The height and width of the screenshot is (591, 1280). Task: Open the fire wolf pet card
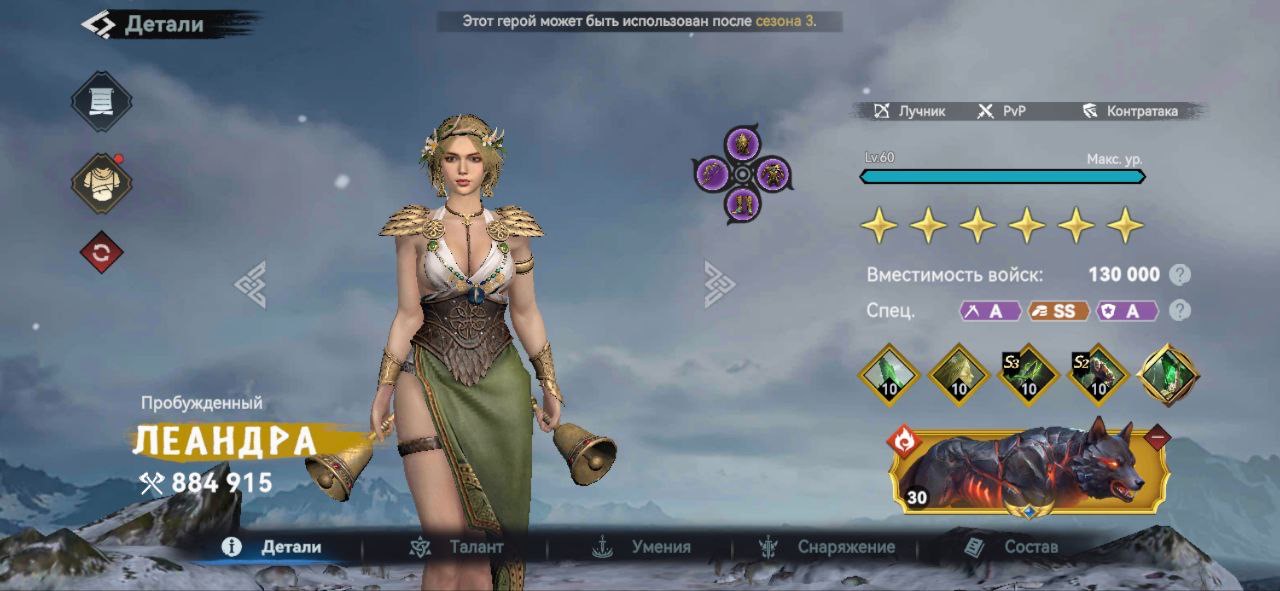(x=1030, y=470)
